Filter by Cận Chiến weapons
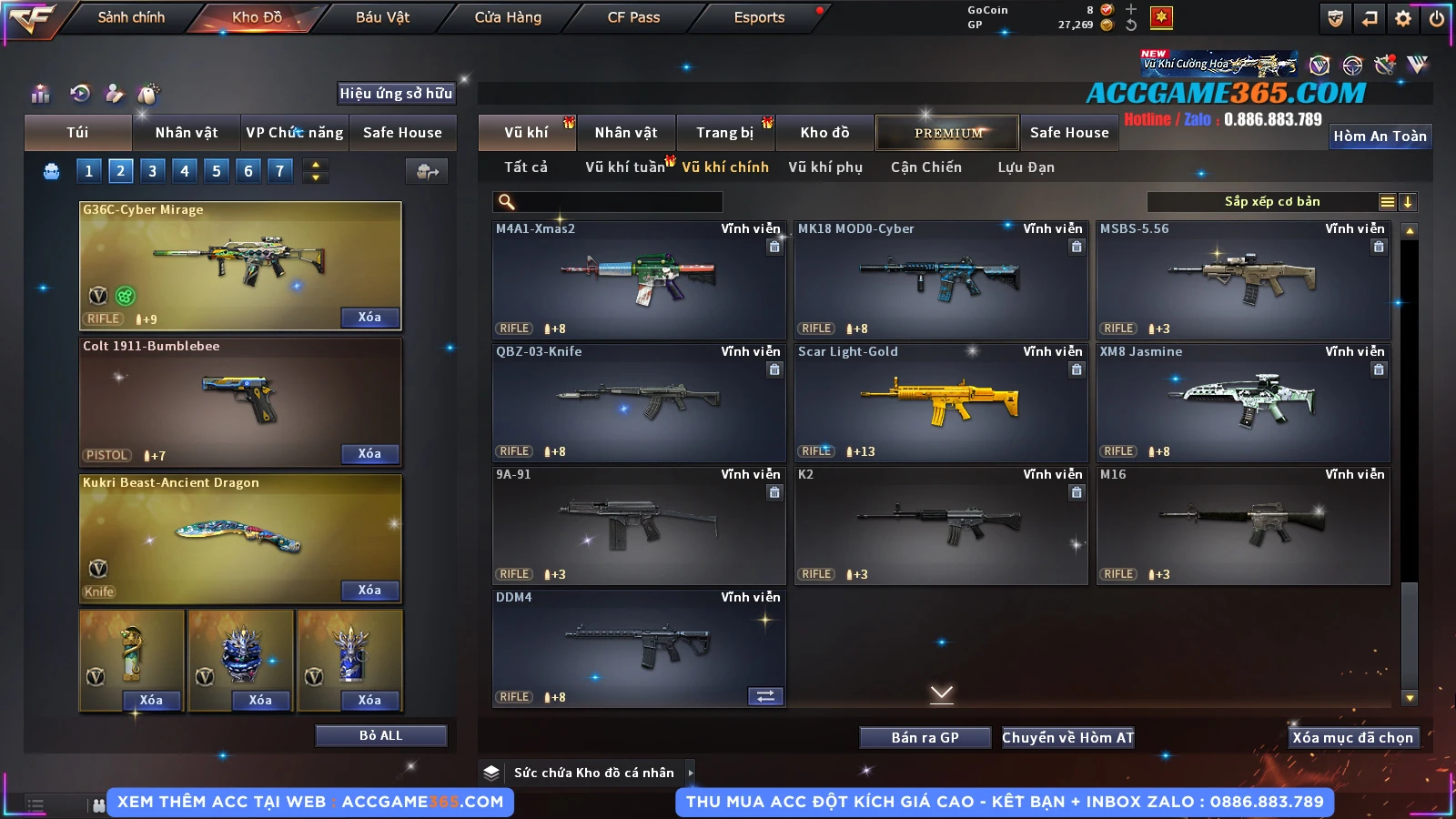Screen dimensions: 1456x819 pyautogui.click(x=925, y=167)
